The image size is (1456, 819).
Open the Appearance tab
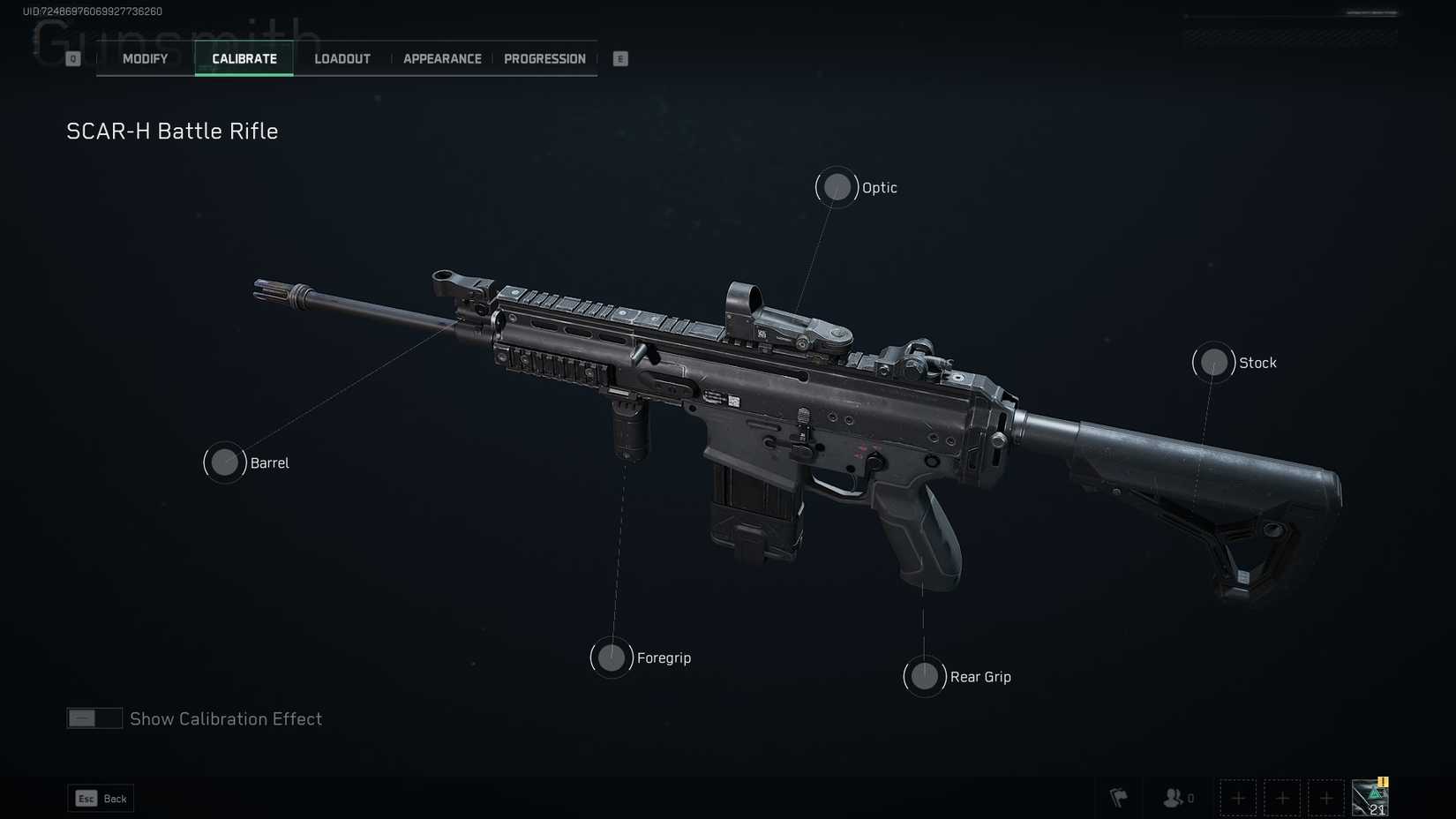(x=442, y=58)
